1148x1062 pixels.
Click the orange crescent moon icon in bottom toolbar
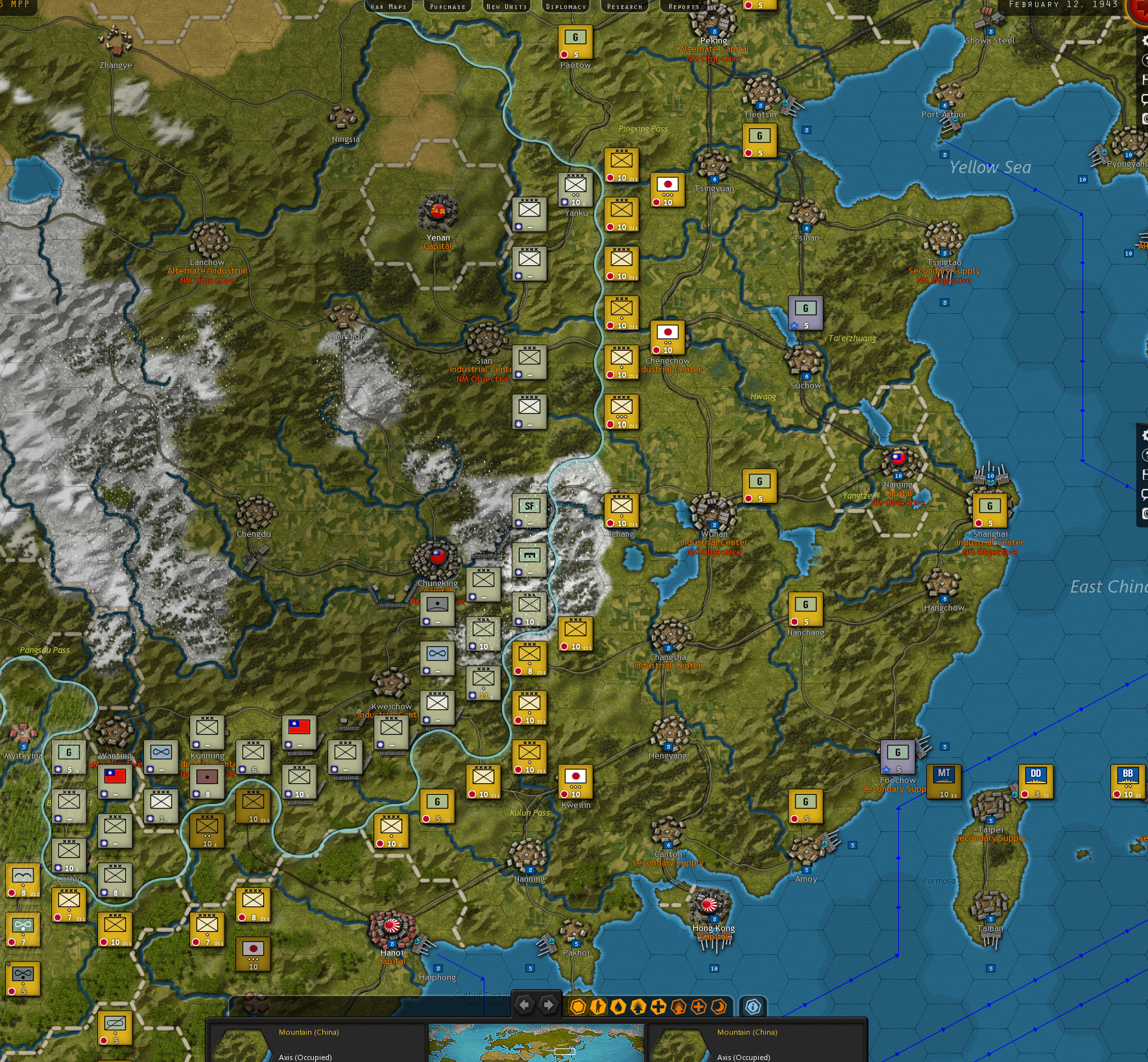[x=719, y=1006]
